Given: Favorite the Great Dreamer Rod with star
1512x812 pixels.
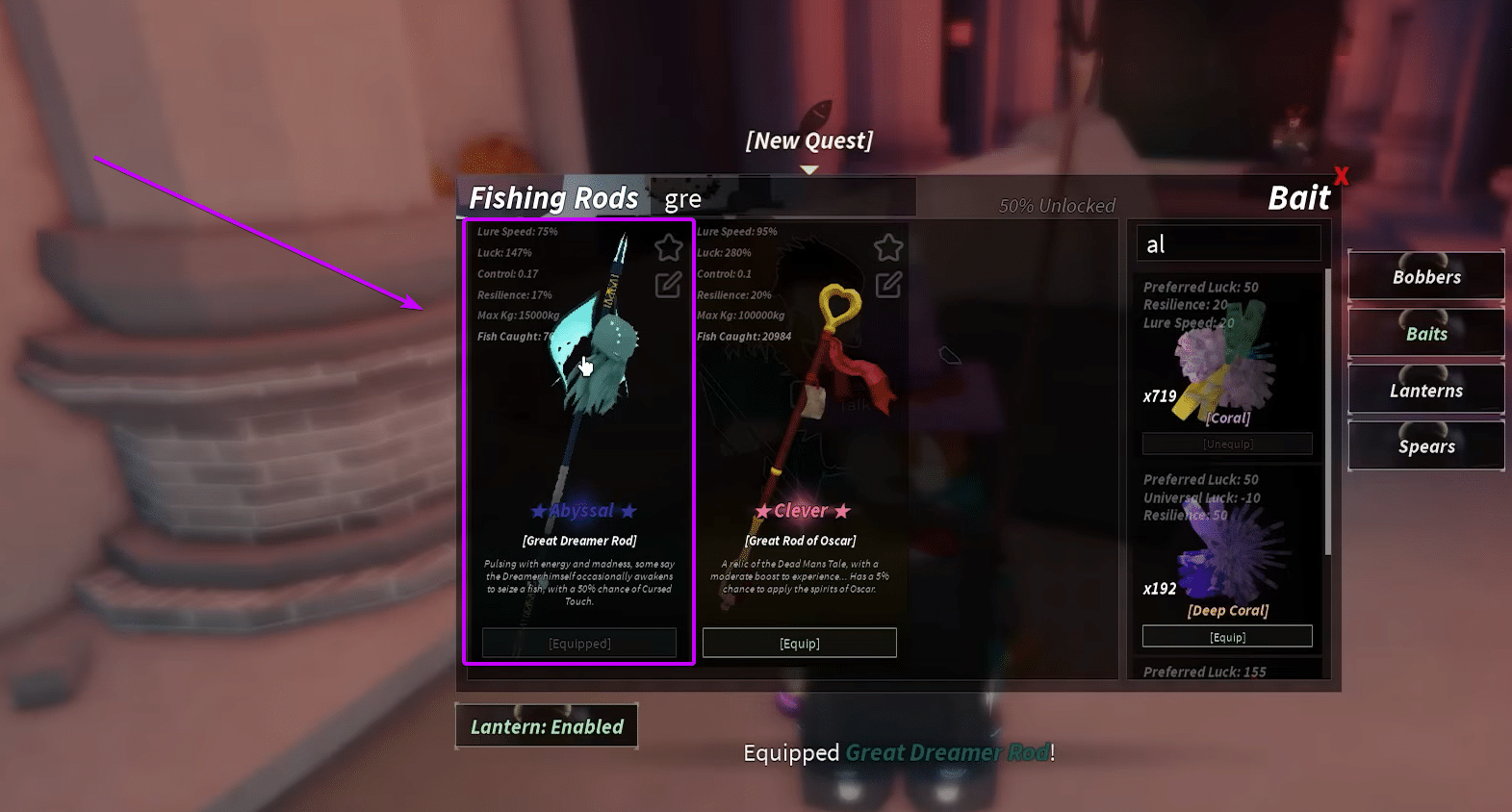Looking at the screenshot, I should pyautogui.click(x=668, y=248).
